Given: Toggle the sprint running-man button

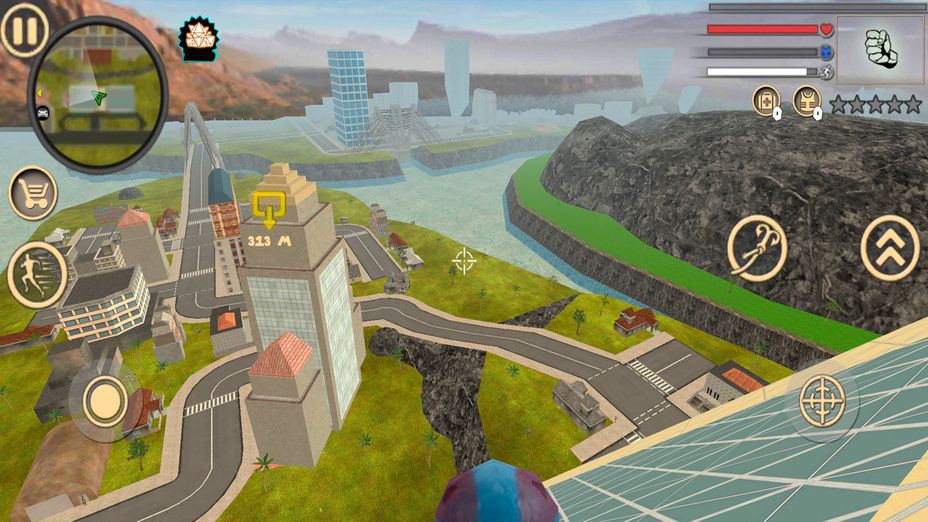Looking at the screenshot, I should pyautogui.click(x=37, y=274).
